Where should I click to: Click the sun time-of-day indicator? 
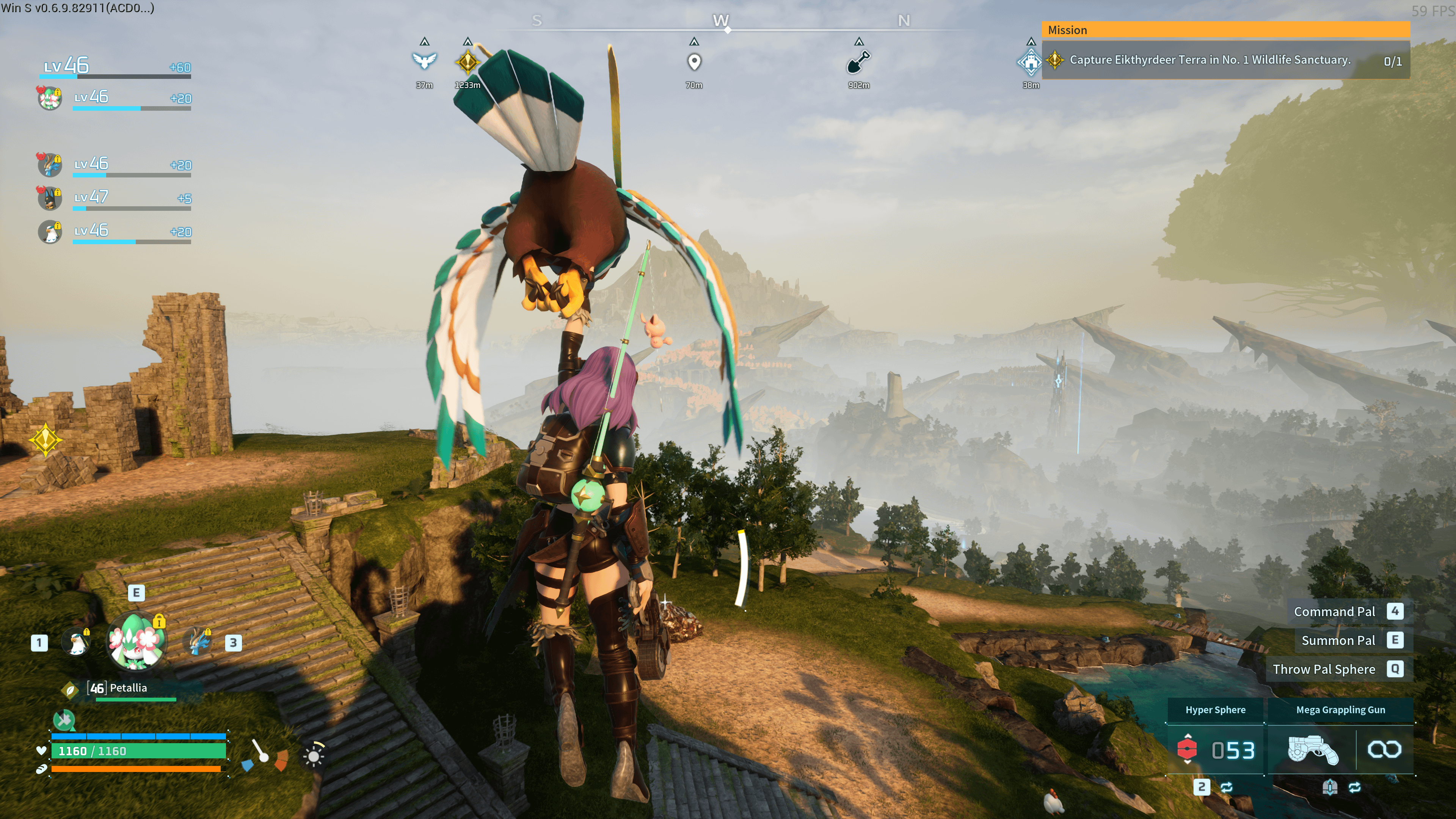pos(314,755)
